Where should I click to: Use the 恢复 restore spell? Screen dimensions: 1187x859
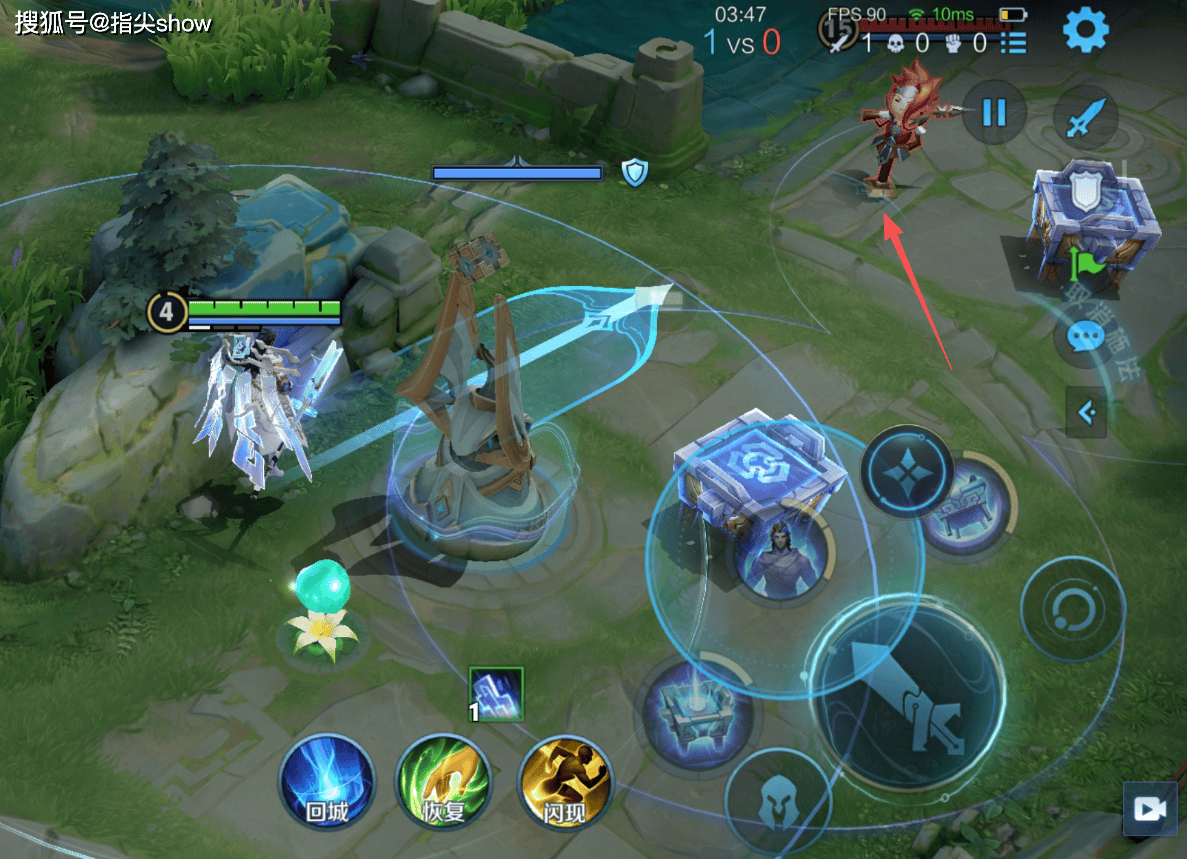(443, 782)
